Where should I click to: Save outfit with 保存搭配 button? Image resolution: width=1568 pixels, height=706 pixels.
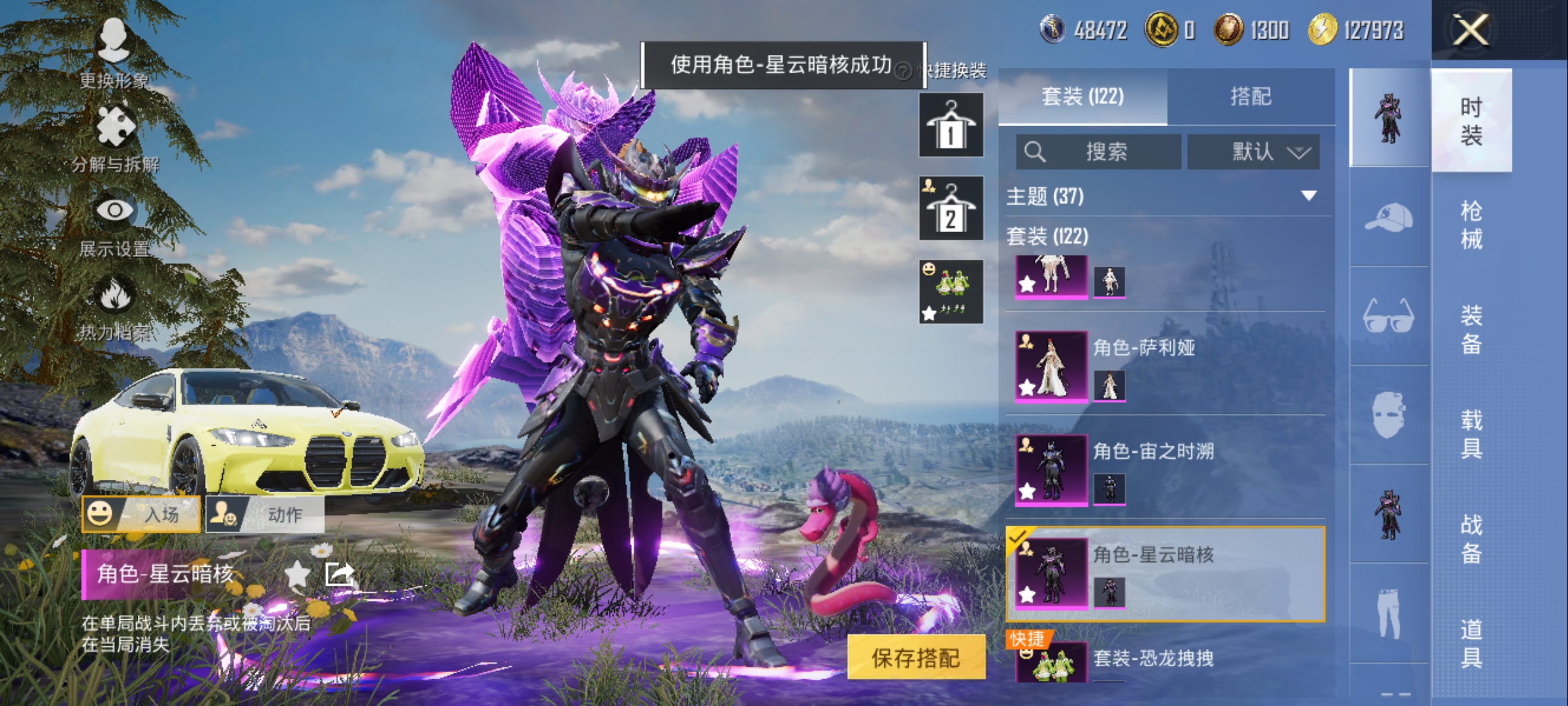(916, 657)
